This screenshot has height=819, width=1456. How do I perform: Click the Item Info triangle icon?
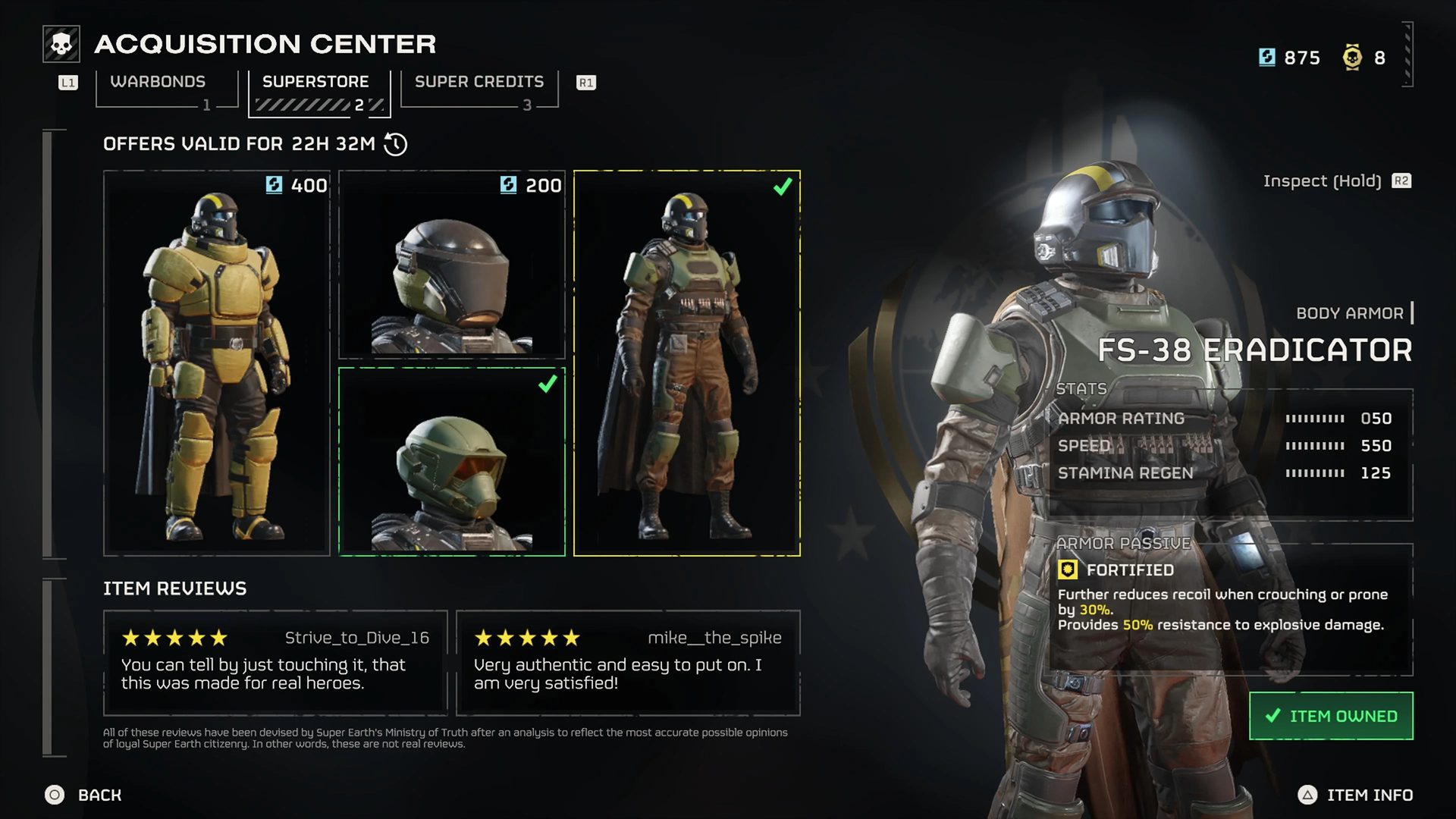pyautogui.click(x=1307, y=795)
